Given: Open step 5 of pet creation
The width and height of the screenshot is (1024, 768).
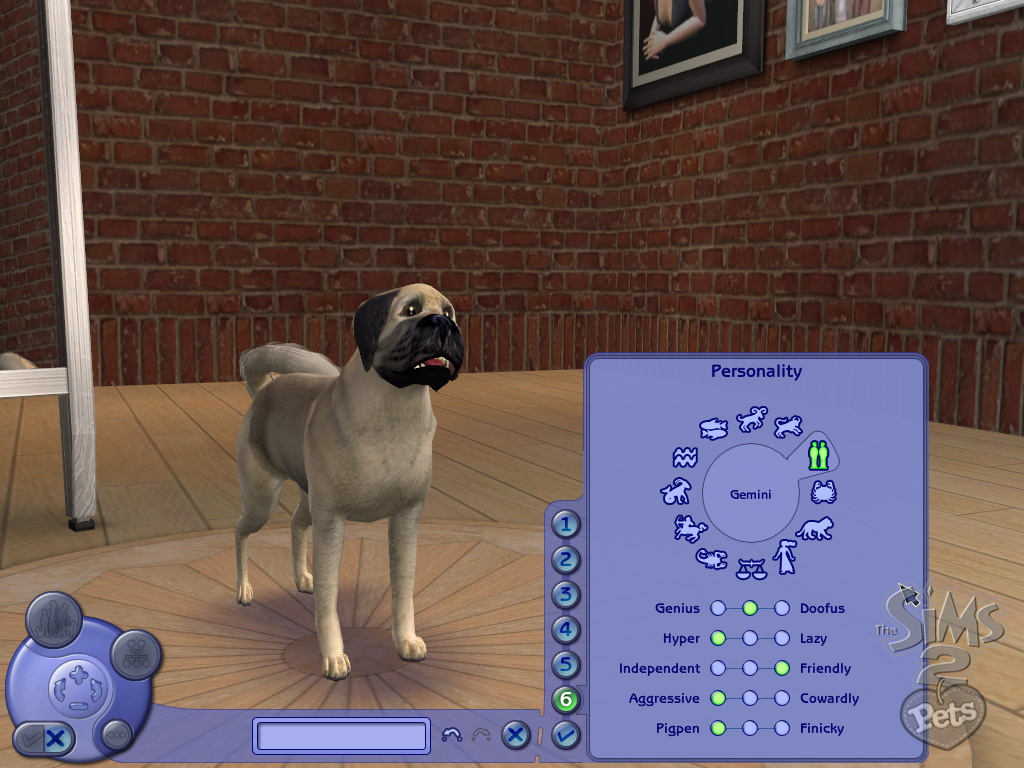Looking at the screenshot, I should coord(566,665).
